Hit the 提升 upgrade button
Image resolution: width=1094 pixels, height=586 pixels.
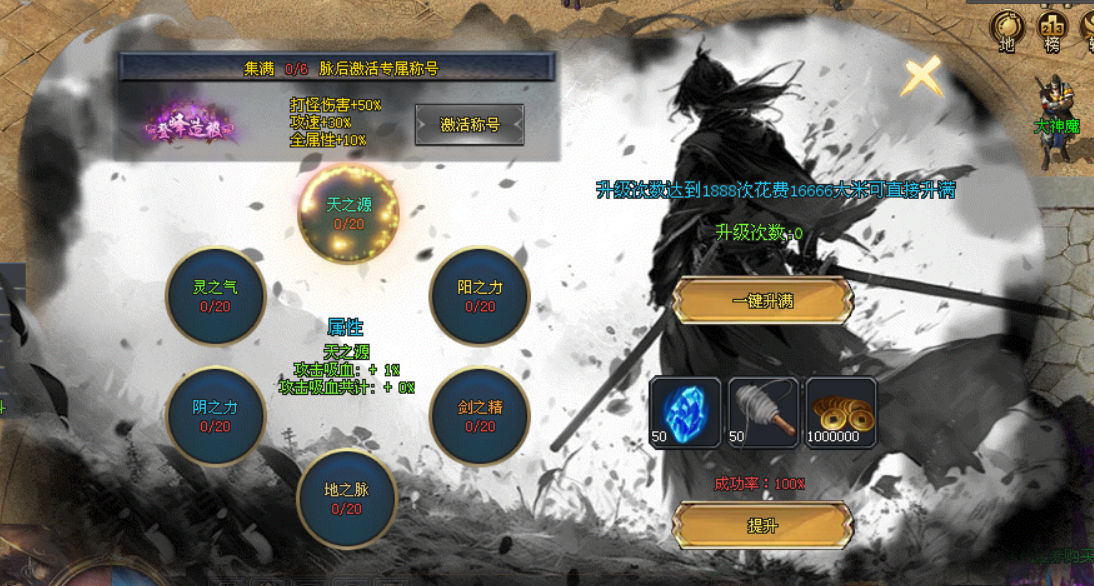click(x=762, y=525)
